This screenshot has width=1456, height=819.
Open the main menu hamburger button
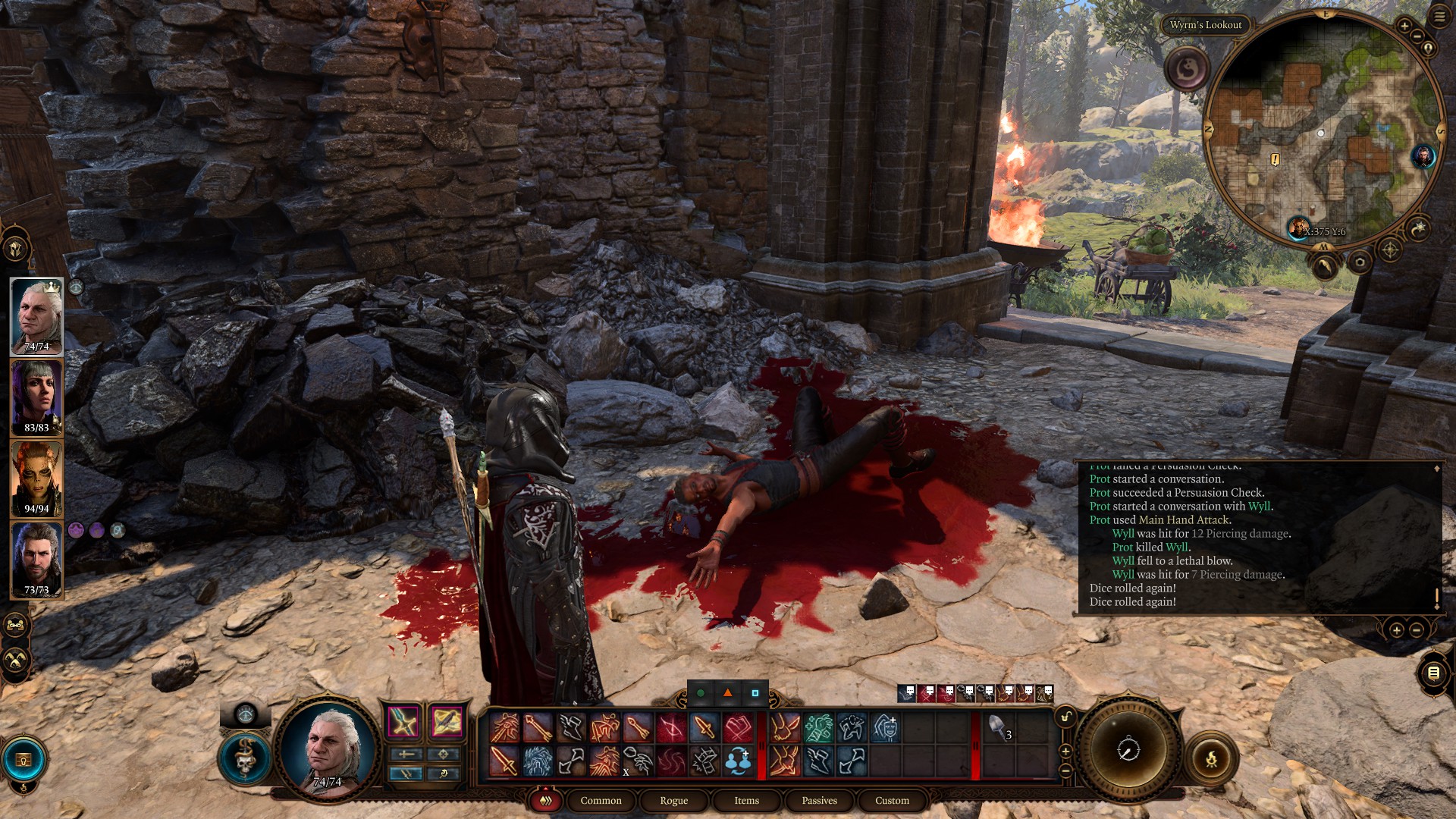click(x=1439, y=17)
